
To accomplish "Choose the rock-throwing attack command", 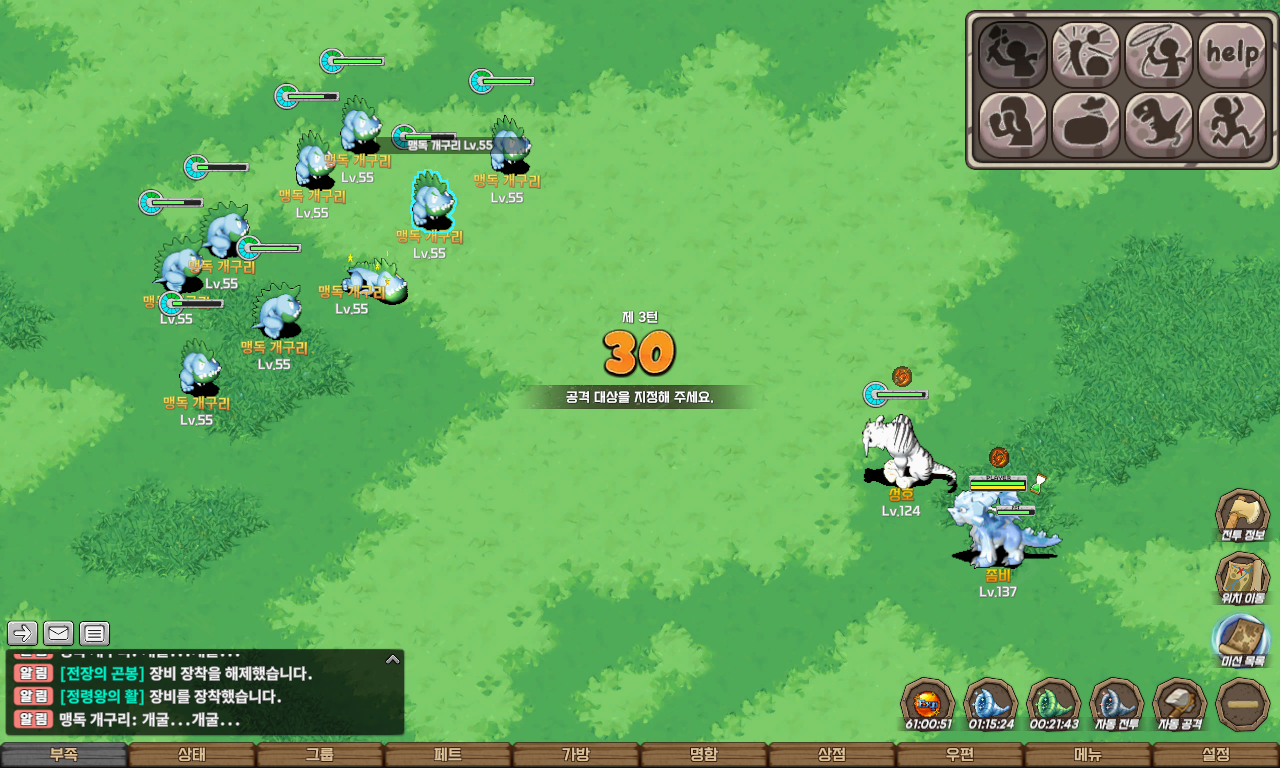I will [x=1012, y=53].
